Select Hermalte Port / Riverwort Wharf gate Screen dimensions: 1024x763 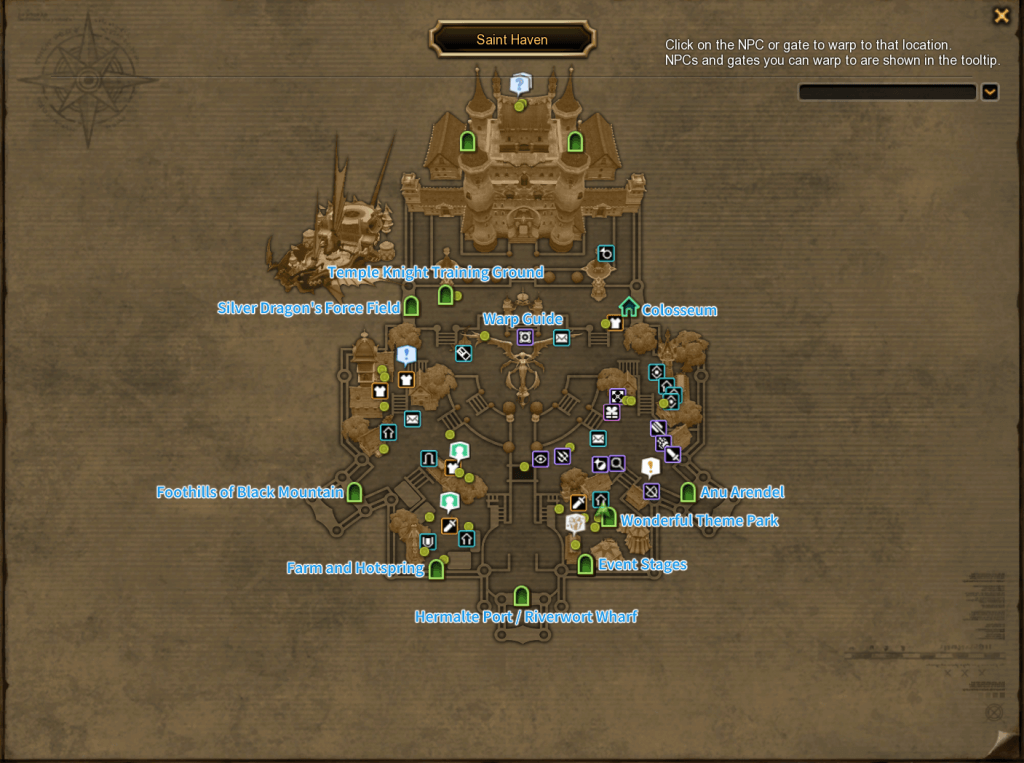[x=521, y=596]
